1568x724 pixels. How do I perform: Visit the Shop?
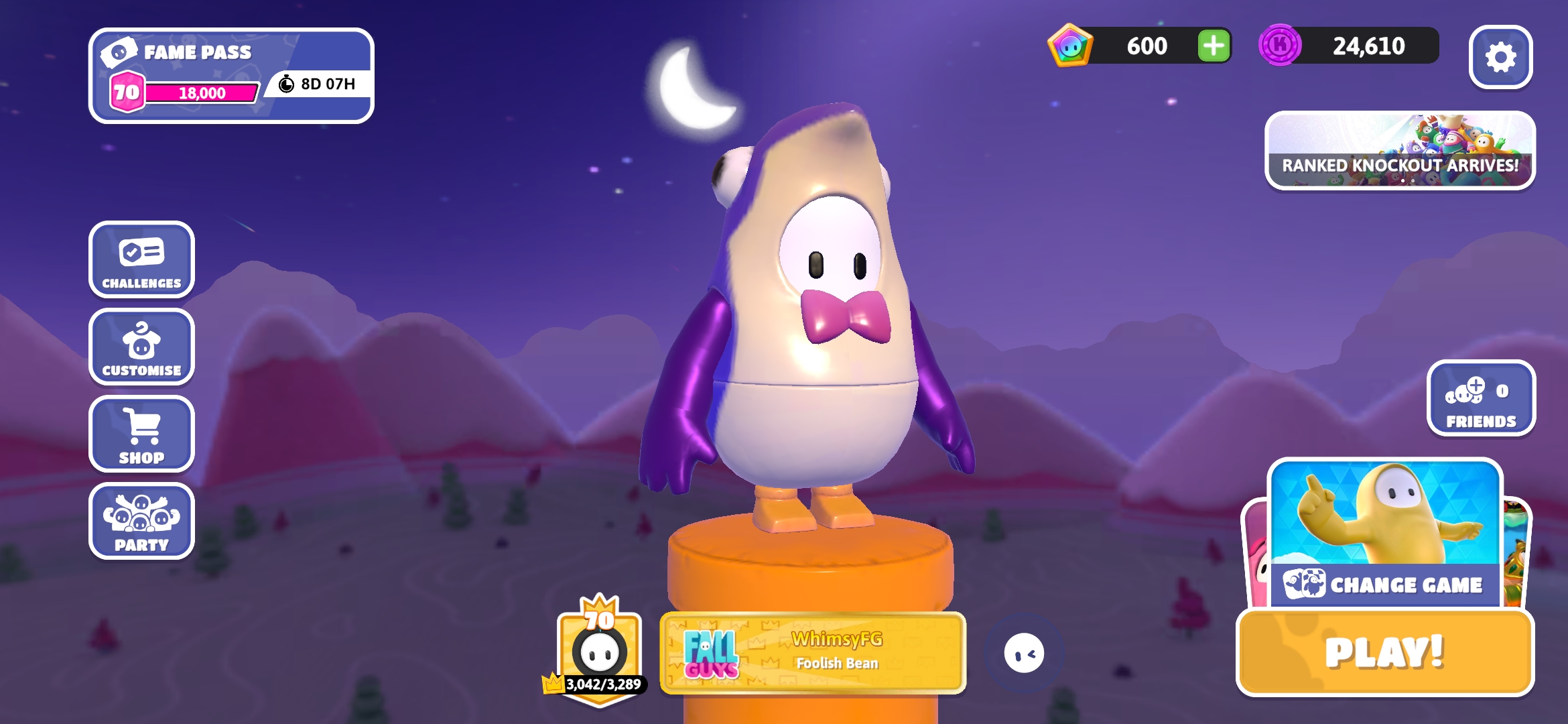coord(141,434)
